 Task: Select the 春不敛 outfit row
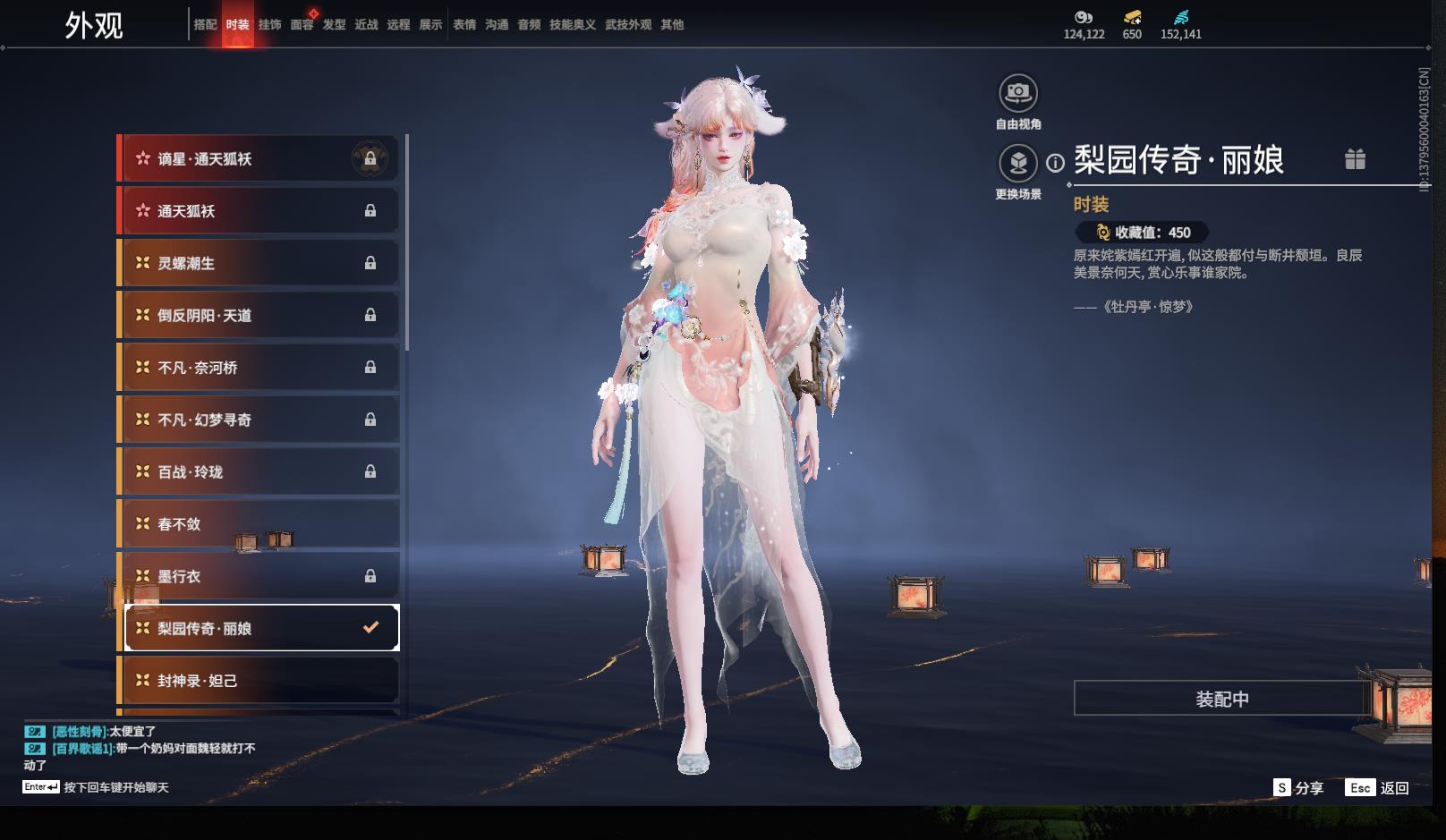[259, 524]
